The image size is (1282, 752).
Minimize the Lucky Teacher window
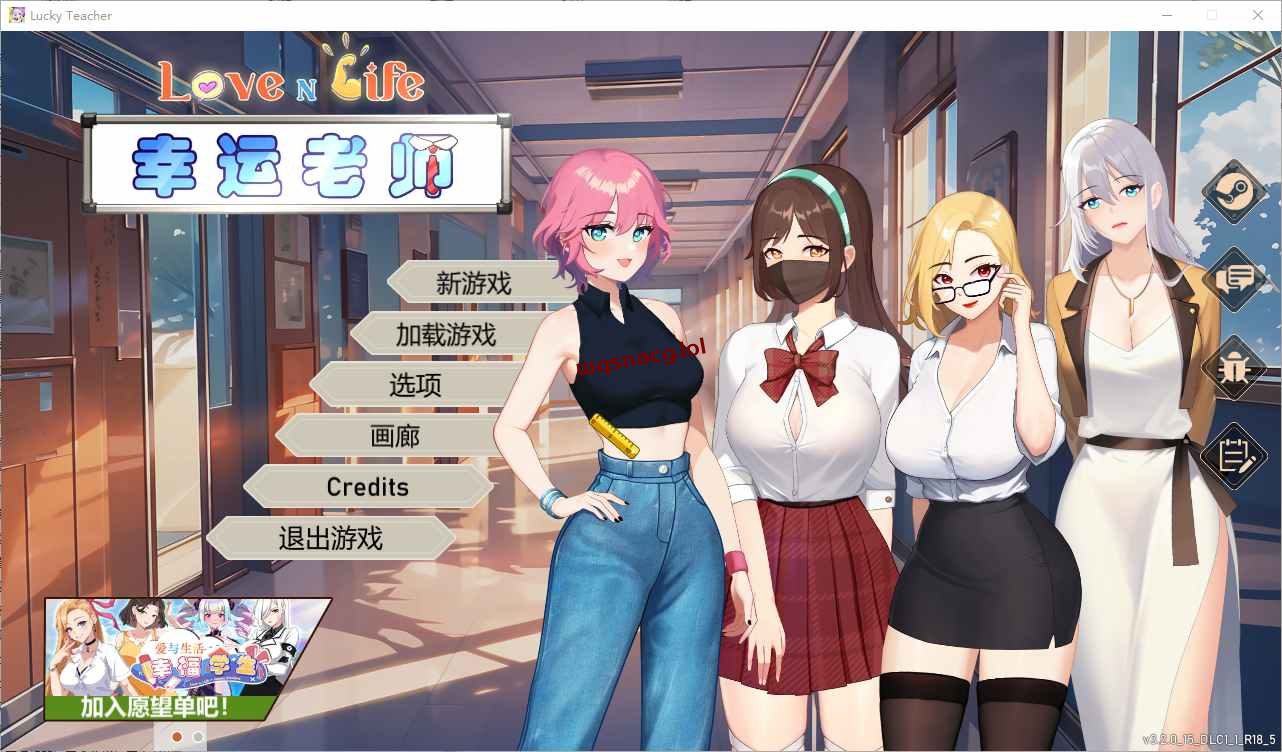point(1166,15)
